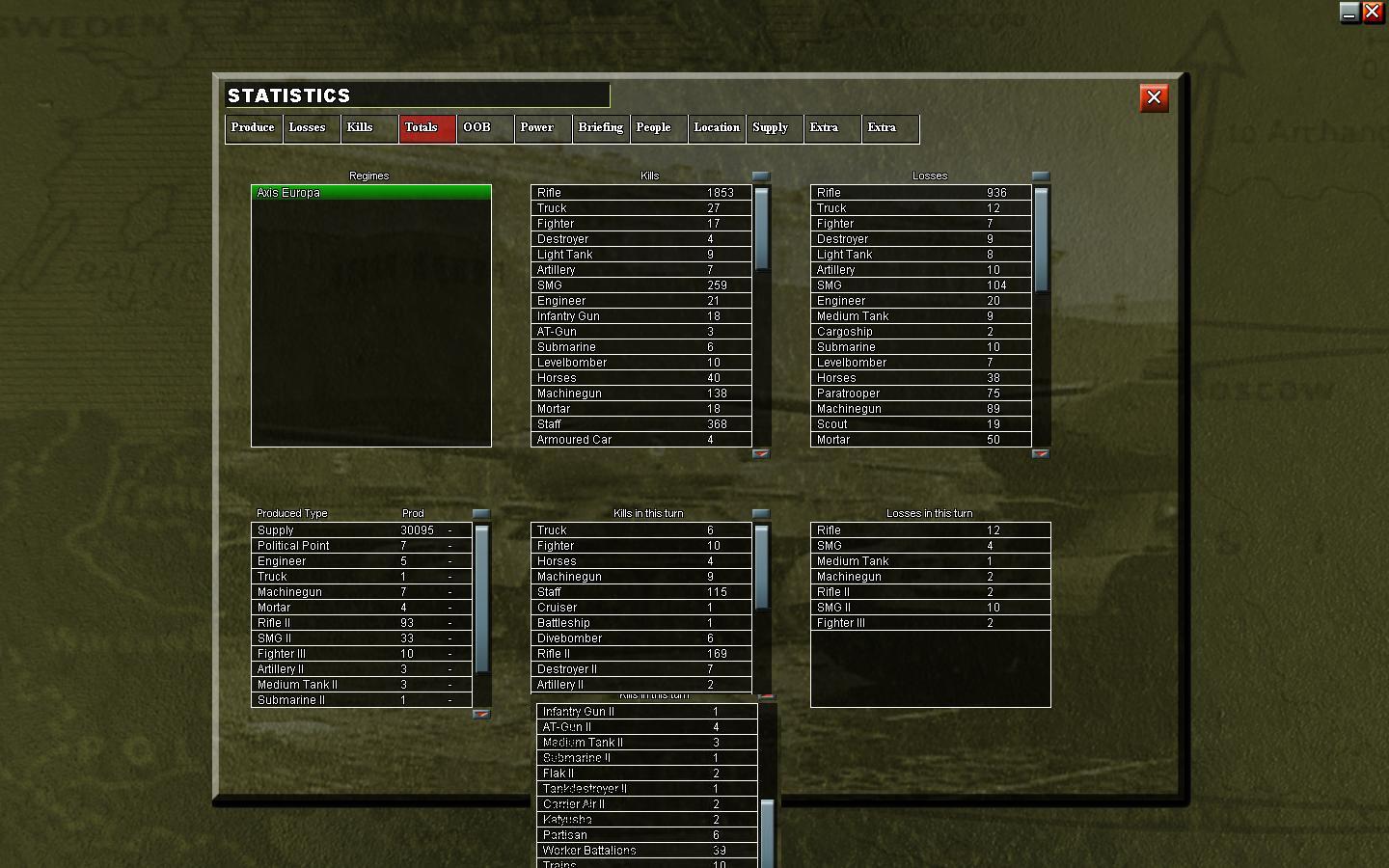Image resolution: width=1389 pixels, height=868 pixels.
Task: Minimize the game window
Action: (x=1348, y=13)
